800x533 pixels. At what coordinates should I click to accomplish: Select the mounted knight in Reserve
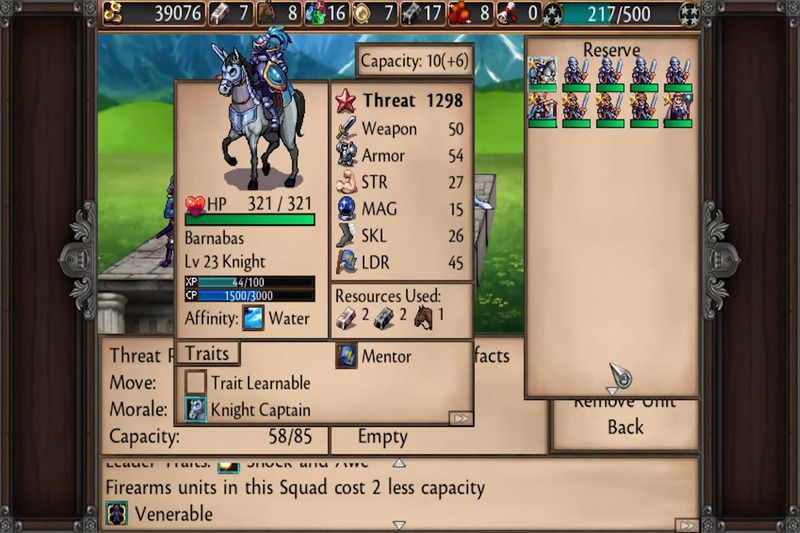(x=542, y=72)
